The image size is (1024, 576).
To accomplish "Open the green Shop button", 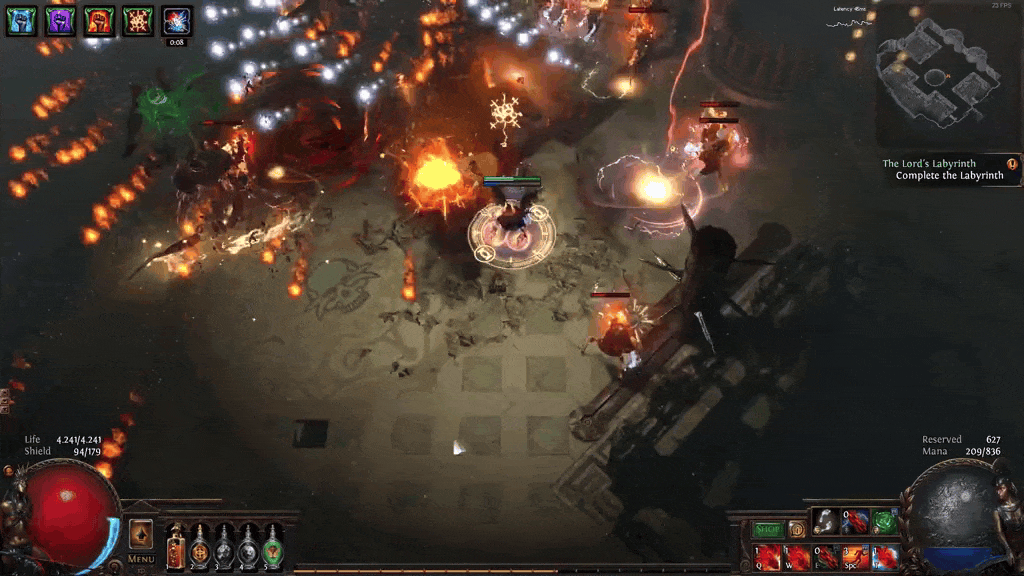I will pyautogui.click(x=768, y=529).
